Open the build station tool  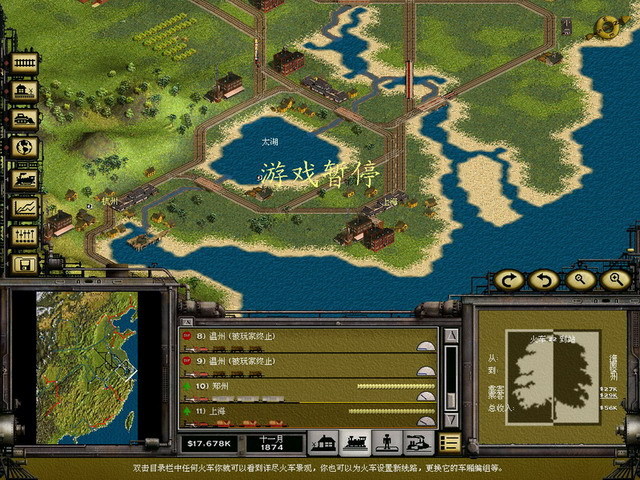[x=24, y=91]
